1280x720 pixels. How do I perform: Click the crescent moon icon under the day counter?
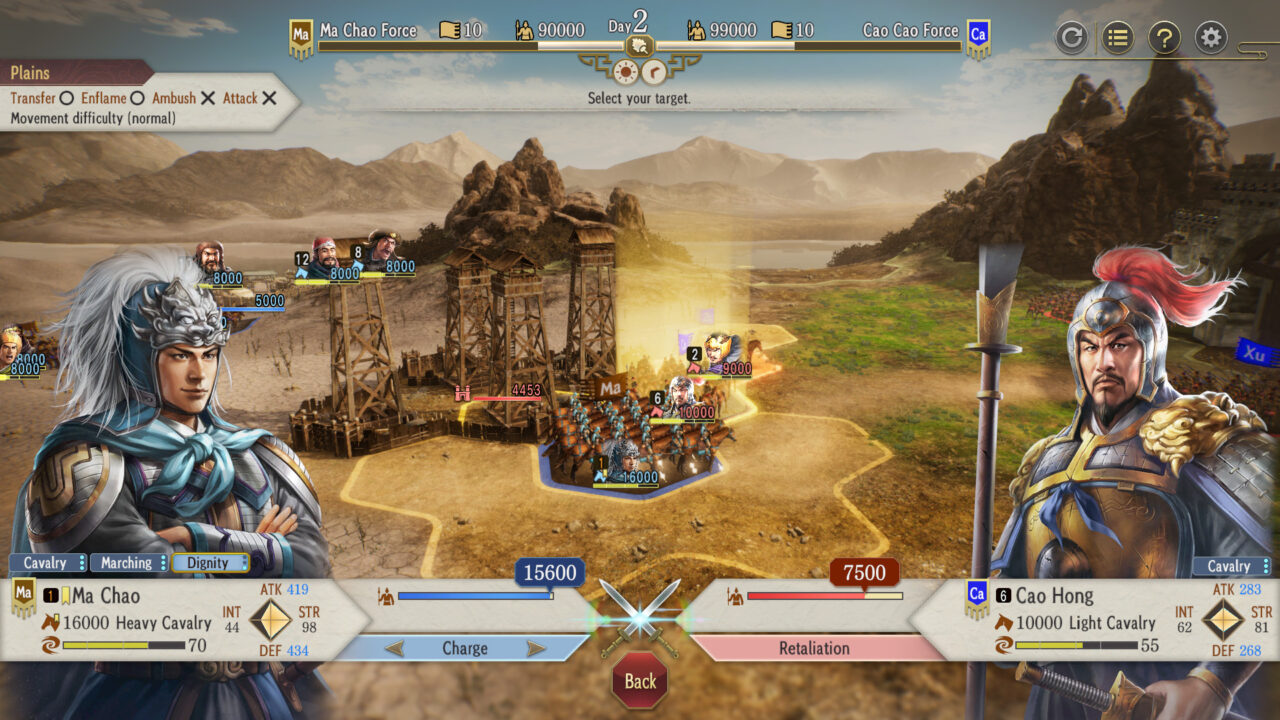pyautogui.click(x=655, y=69)
